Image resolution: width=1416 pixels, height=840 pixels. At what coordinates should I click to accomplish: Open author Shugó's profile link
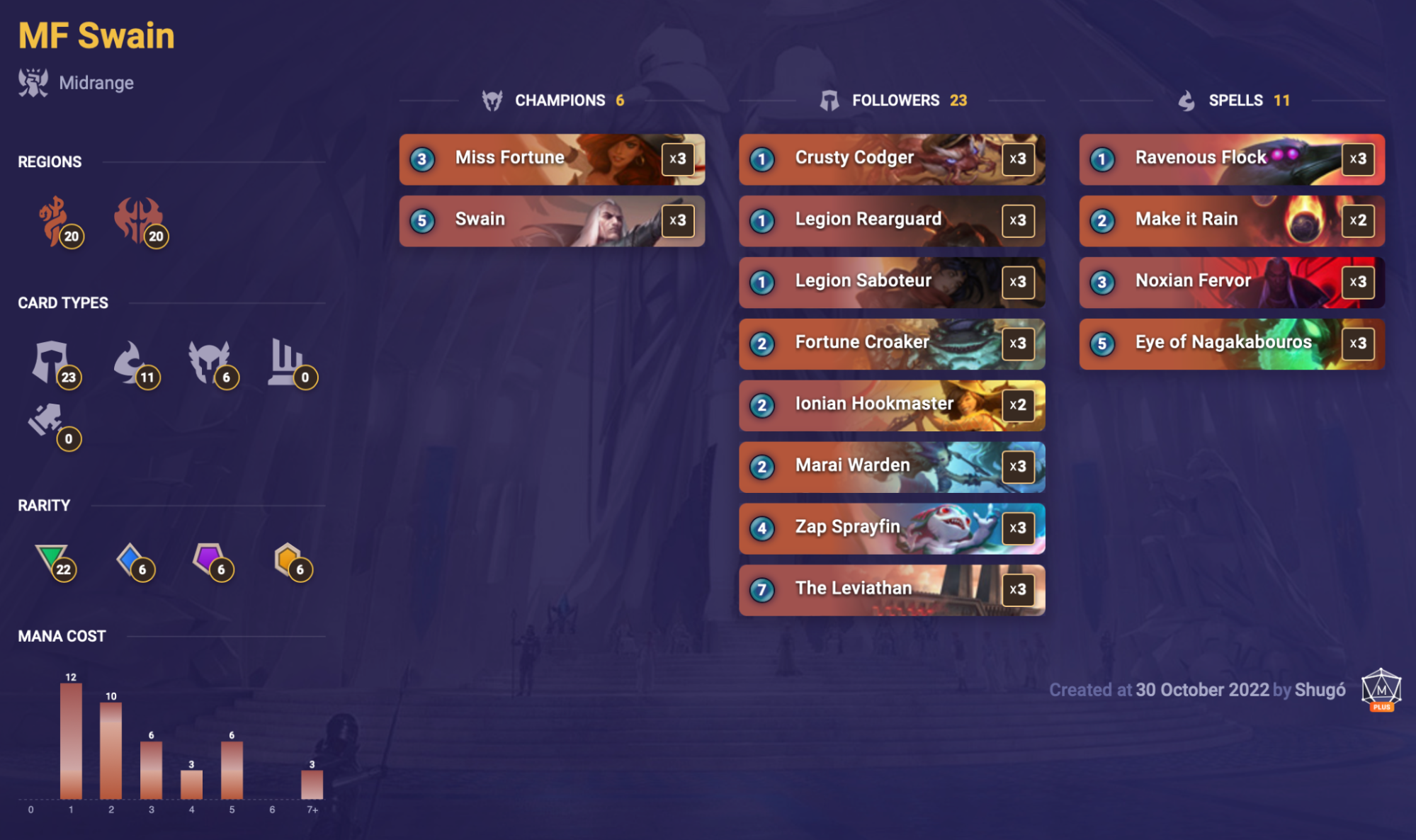[1320, 690]
